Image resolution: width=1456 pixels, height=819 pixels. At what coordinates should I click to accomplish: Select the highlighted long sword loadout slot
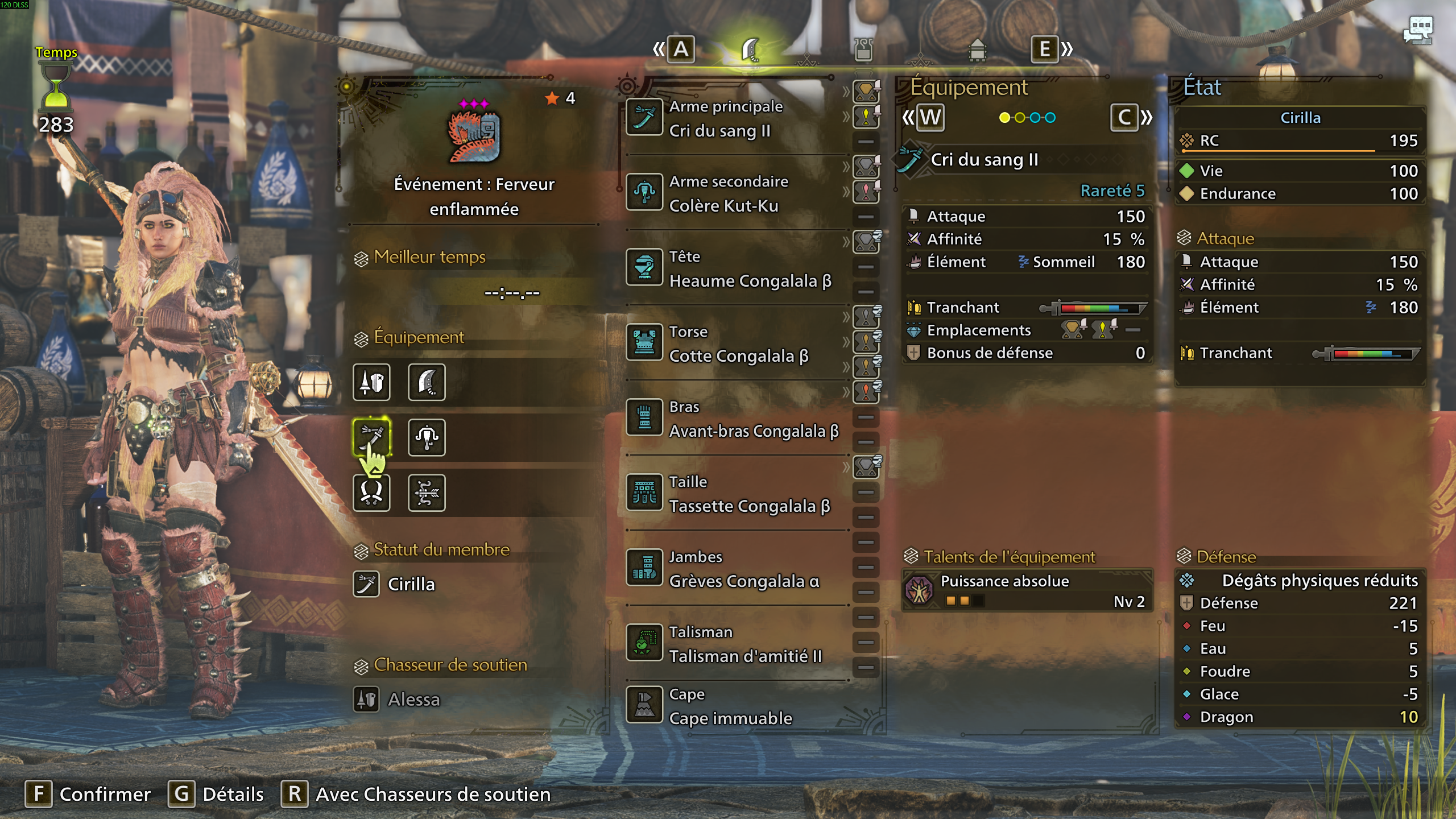(371, 437)
